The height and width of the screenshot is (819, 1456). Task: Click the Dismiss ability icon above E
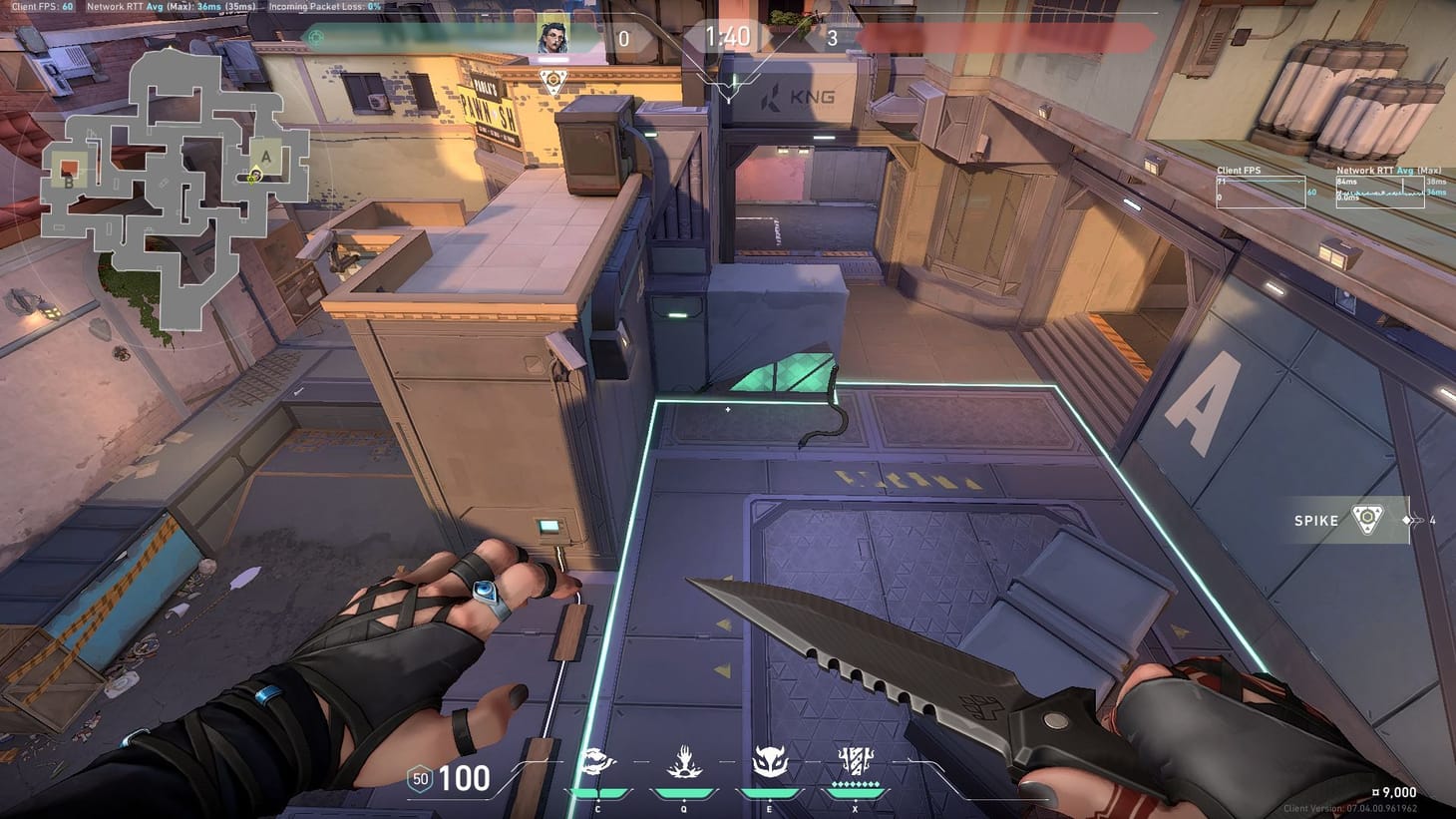tap(768, 760)
